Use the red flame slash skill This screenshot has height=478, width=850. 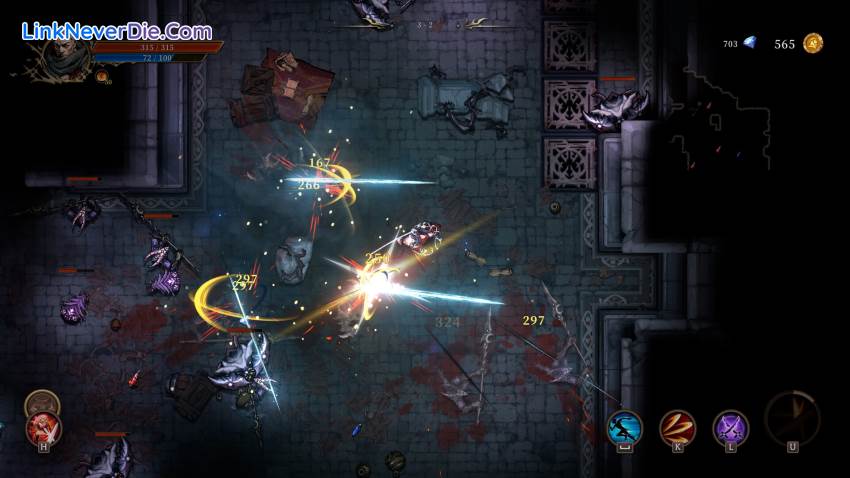tap(678, 429)
